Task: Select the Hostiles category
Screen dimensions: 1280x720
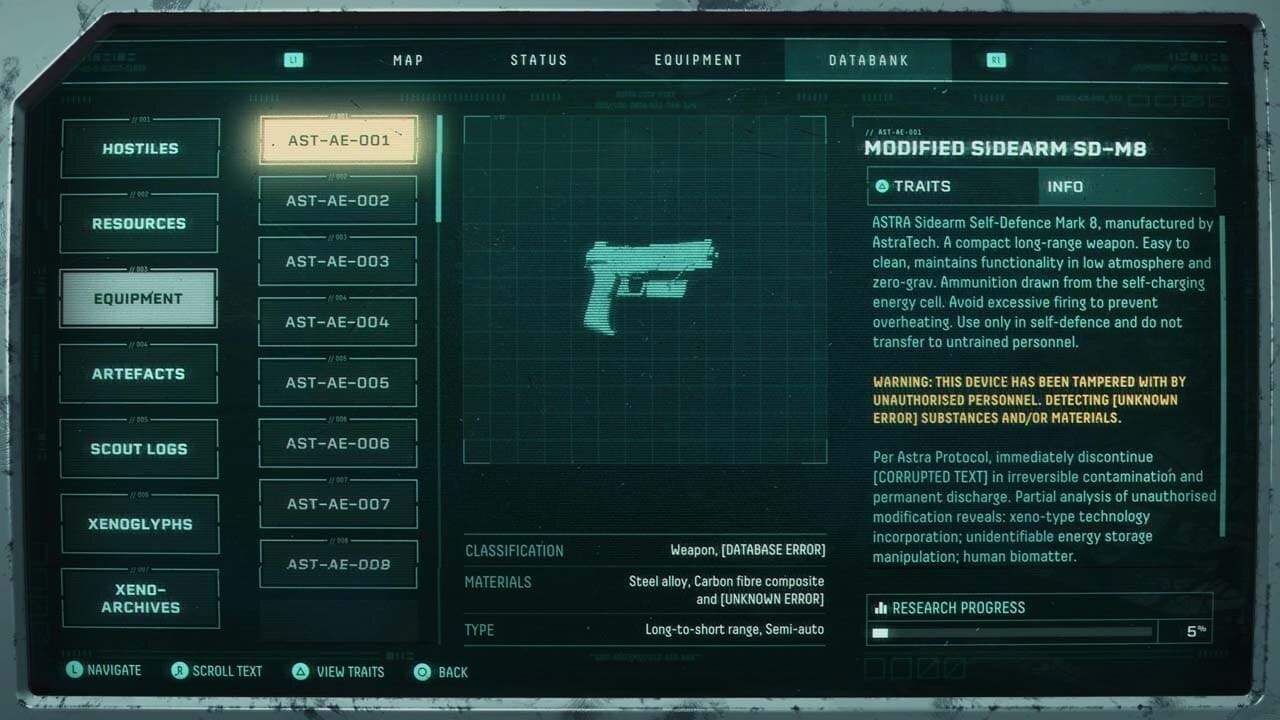Action: pyautogui.click(x=139, y=147)
